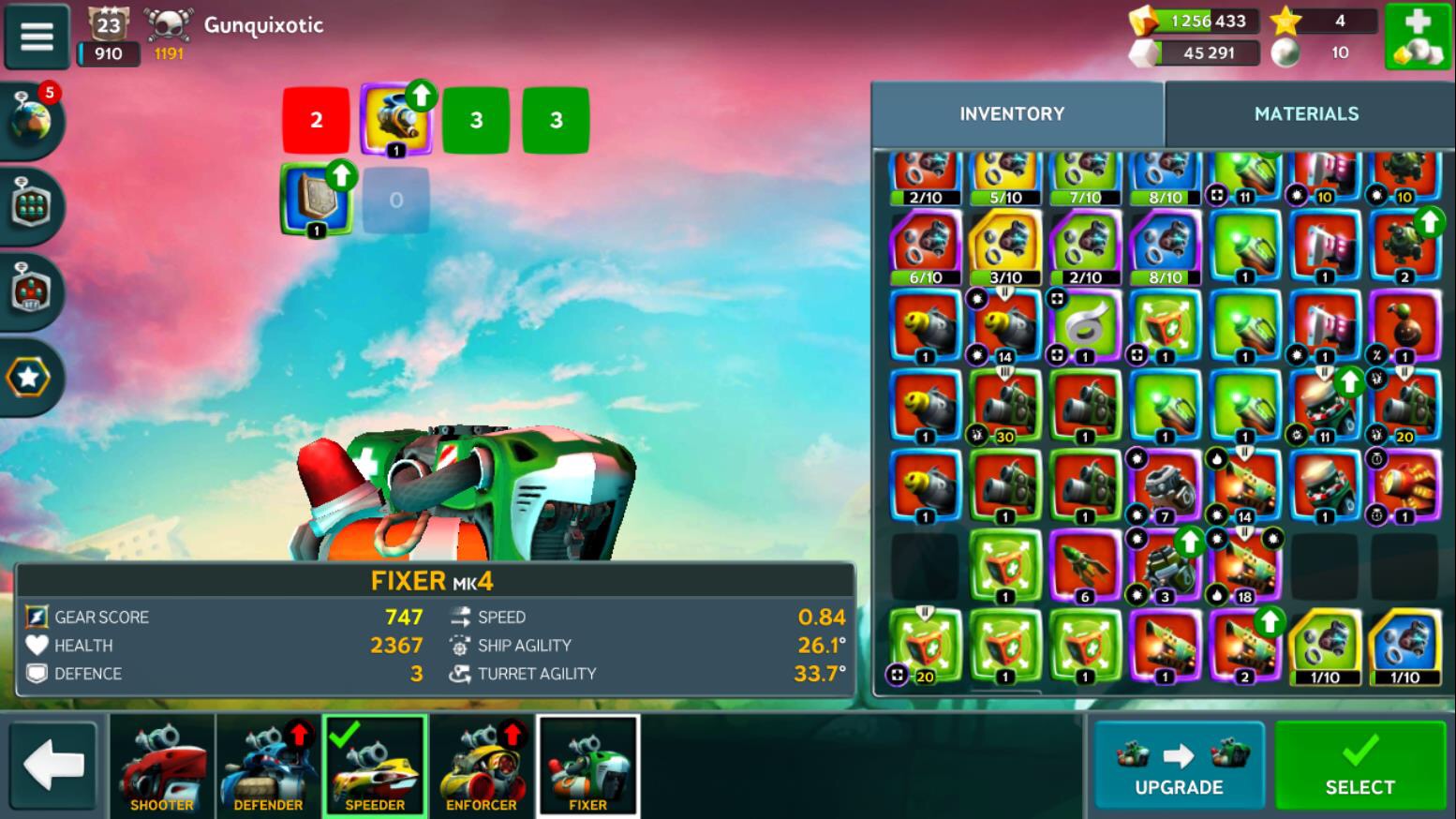
Task: Switch to the Inventory tab
Action: (1012, 113)
